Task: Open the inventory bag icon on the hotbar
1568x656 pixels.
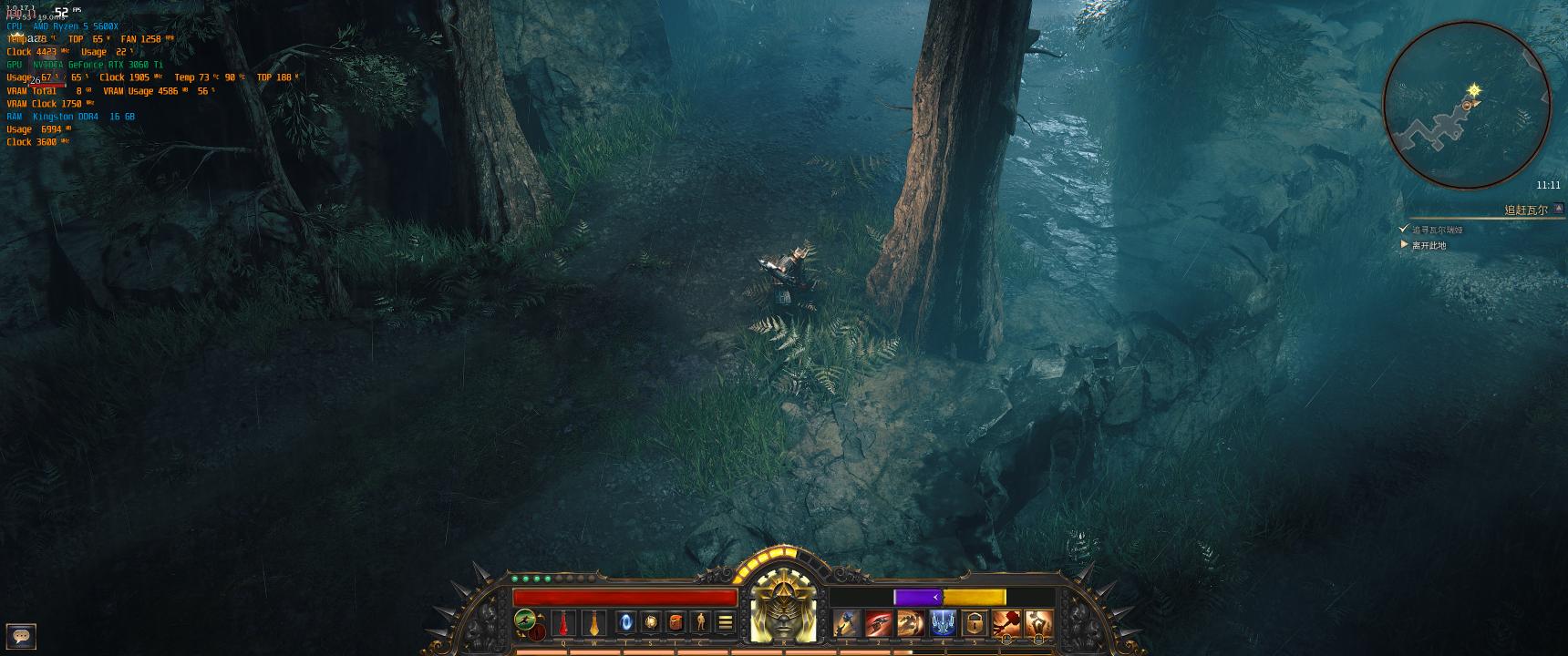Action: pos(676,622)
